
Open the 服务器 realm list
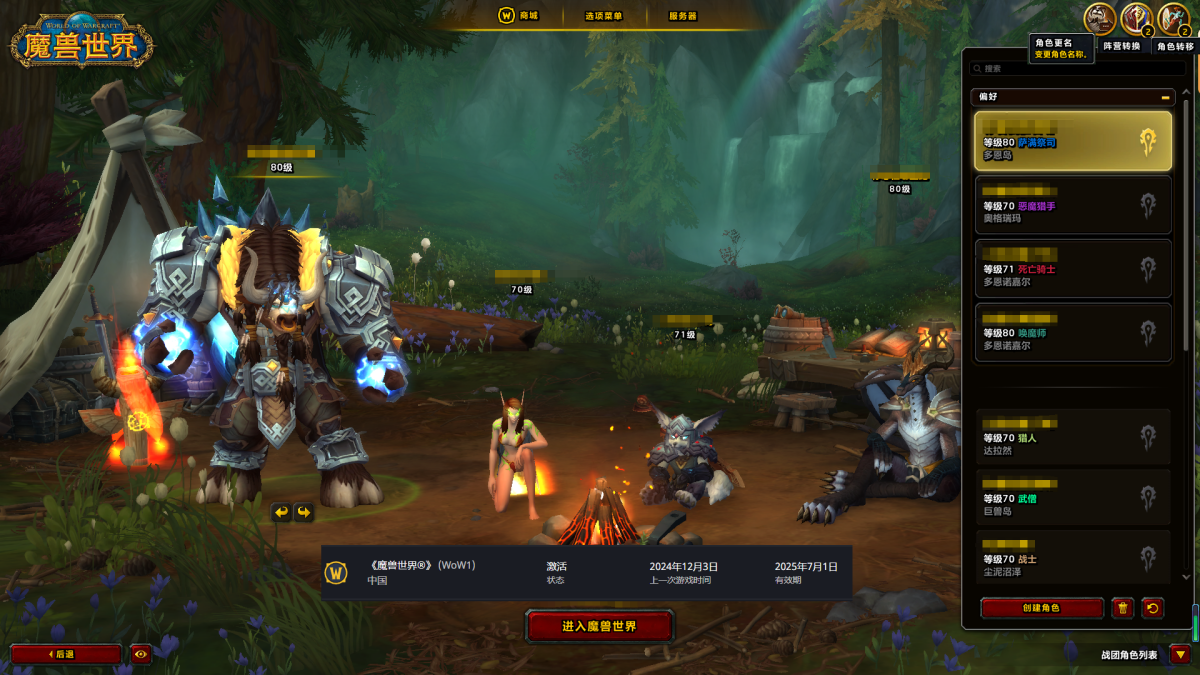[x=683, y=16]
